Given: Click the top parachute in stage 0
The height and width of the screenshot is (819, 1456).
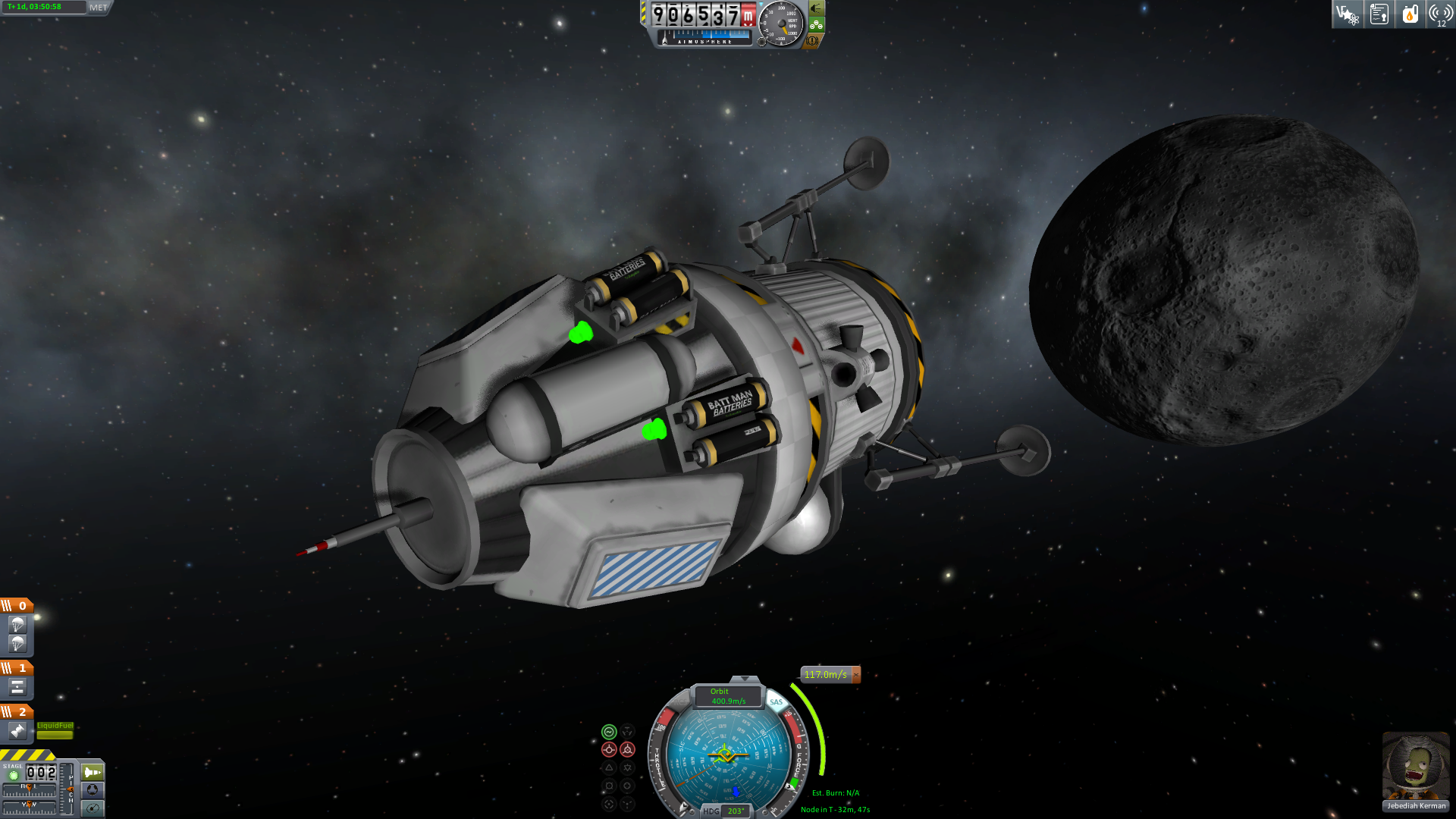Looking at the screenshot, I should [x=17, y=625].
